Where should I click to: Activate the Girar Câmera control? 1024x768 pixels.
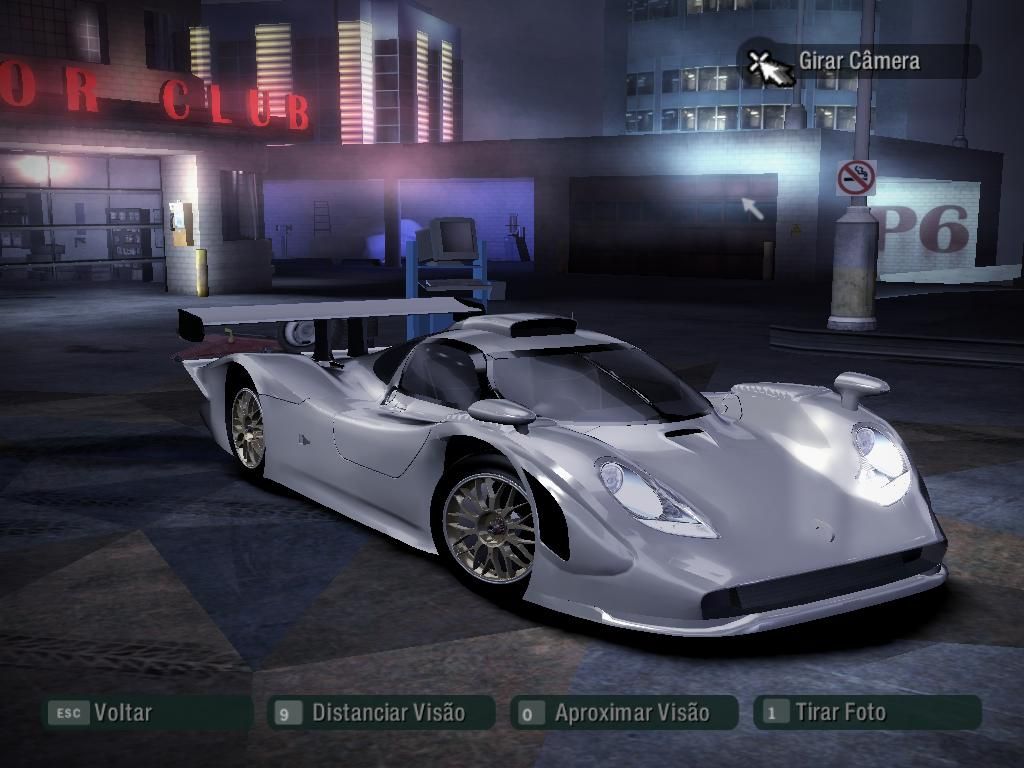858,61
